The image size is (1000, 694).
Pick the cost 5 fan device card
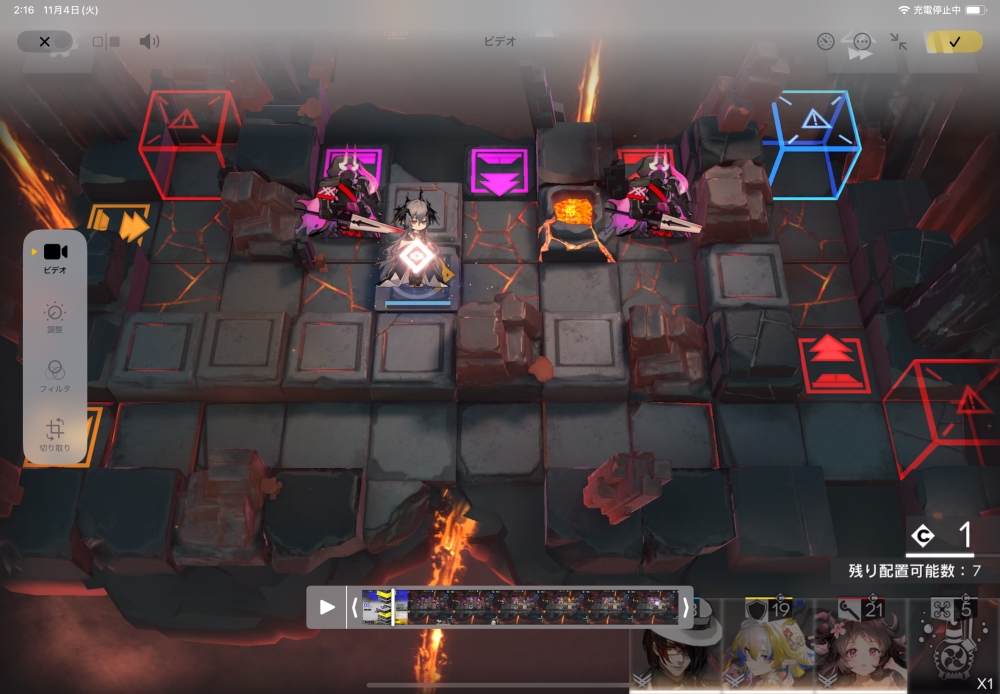tap(952, 648)
